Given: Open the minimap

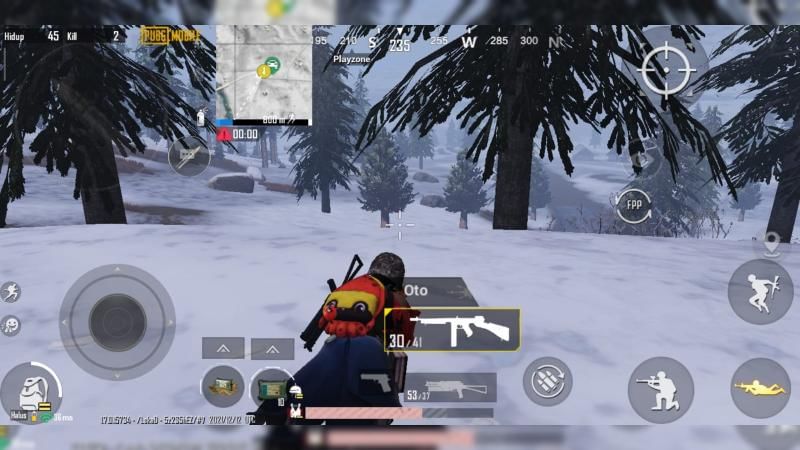Looking at the screenshot, I should [x=264, y=75].
